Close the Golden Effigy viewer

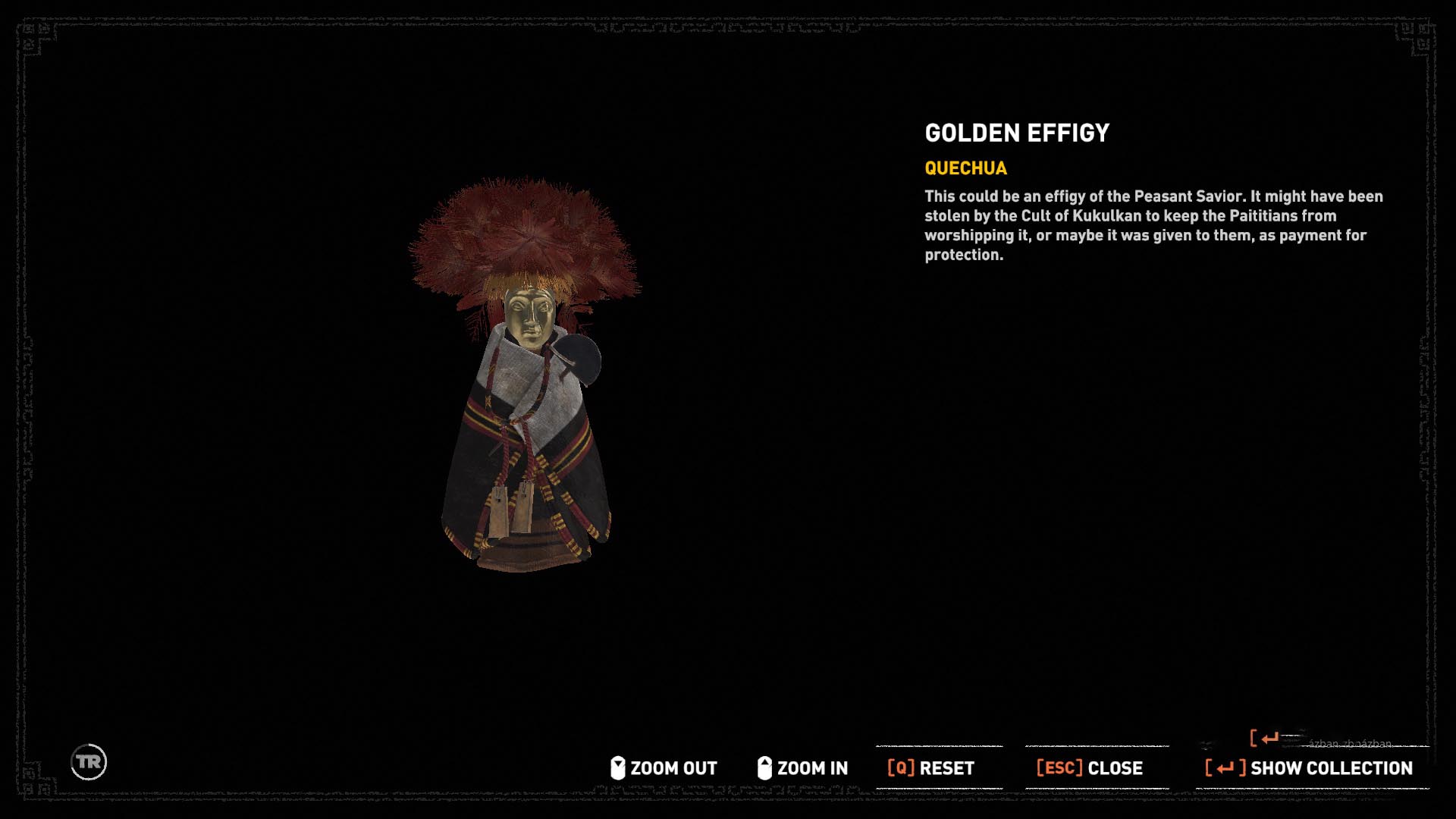pos(1090,768)
